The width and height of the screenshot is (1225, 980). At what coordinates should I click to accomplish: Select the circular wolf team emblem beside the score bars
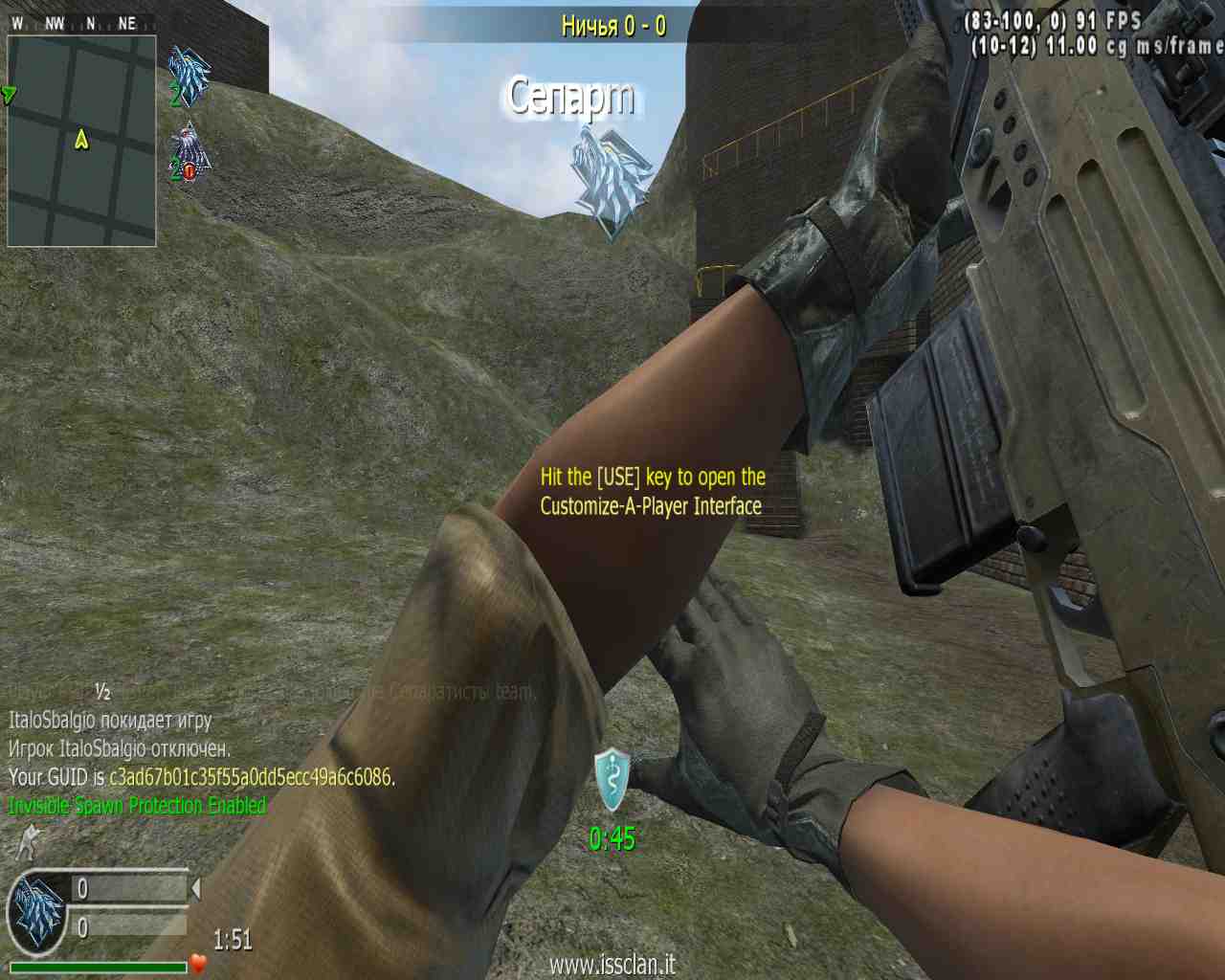pyautogui.click(x=37, y=912)
